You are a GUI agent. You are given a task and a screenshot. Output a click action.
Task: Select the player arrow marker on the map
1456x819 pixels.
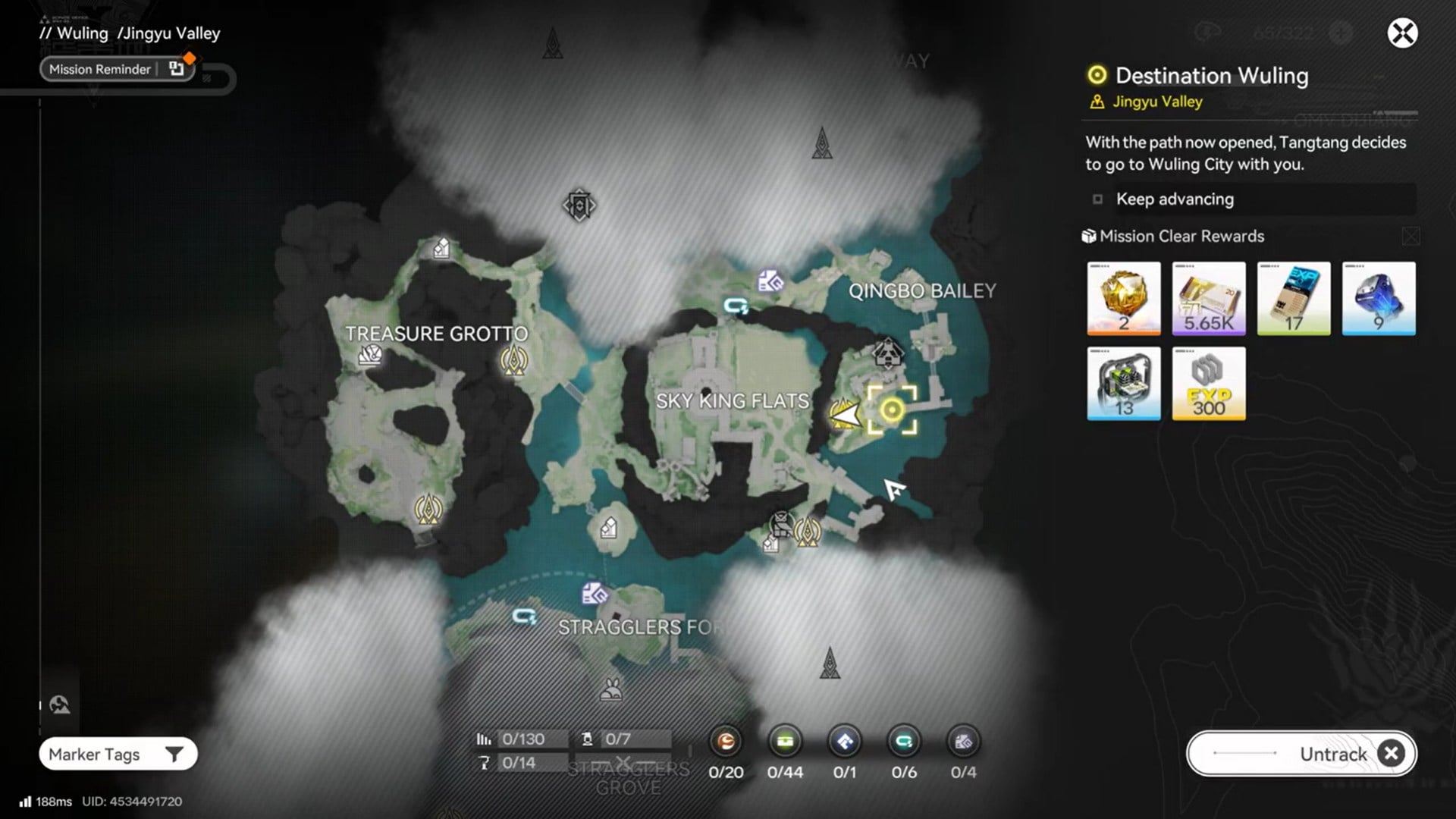pyautogui.click(x=846, y=416)
